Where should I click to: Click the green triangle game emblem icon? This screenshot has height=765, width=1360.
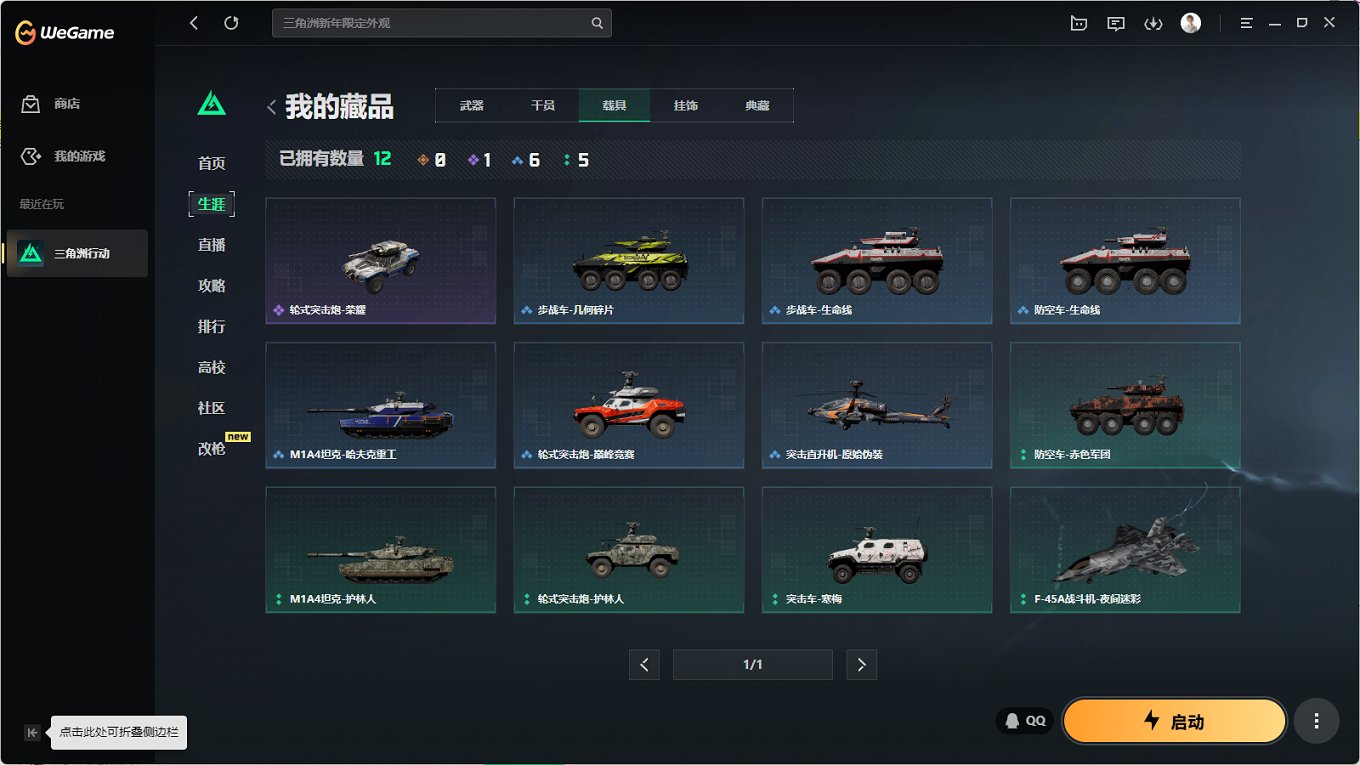211,102
